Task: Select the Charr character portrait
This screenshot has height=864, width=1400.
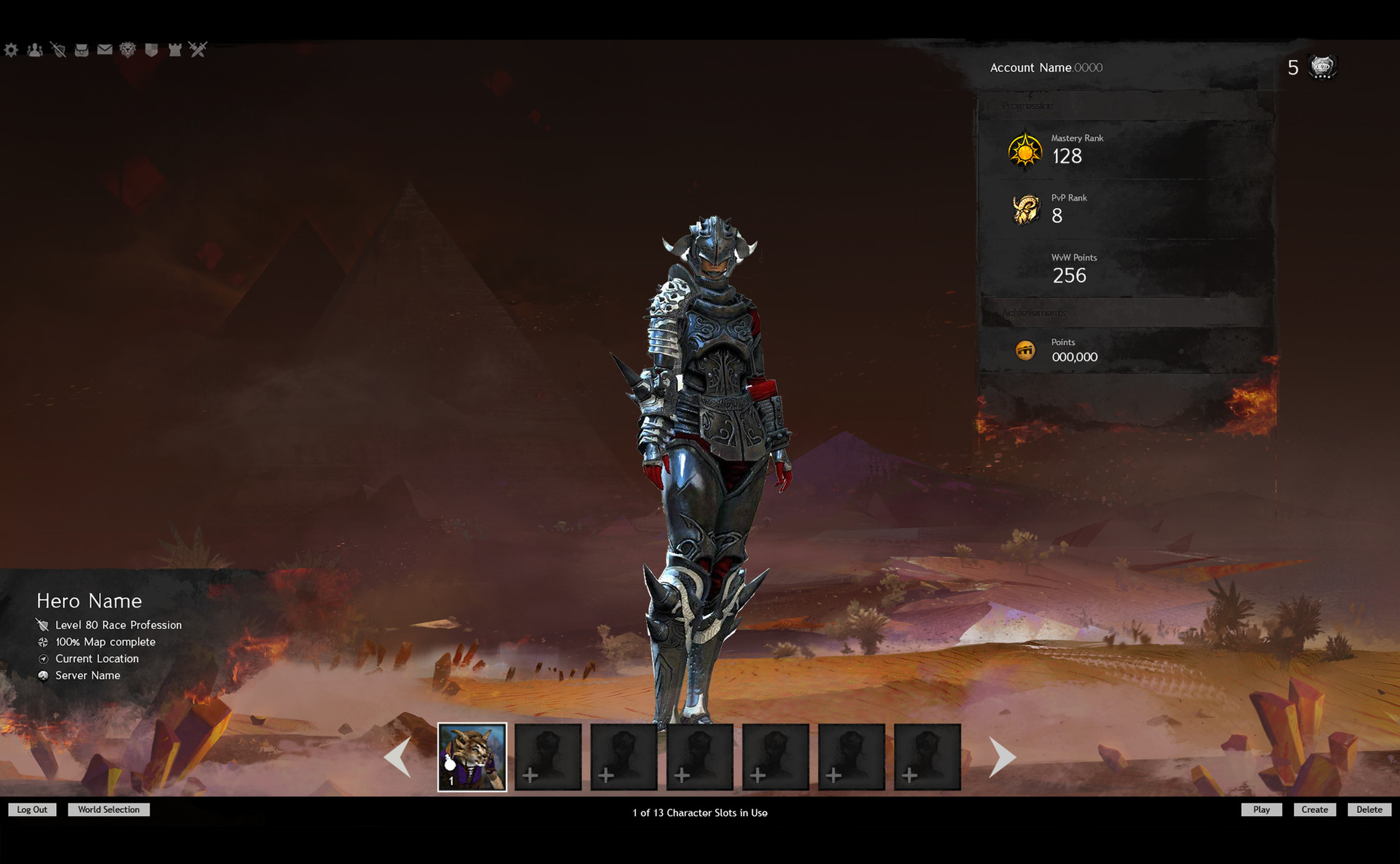Action: pos(472,757)
